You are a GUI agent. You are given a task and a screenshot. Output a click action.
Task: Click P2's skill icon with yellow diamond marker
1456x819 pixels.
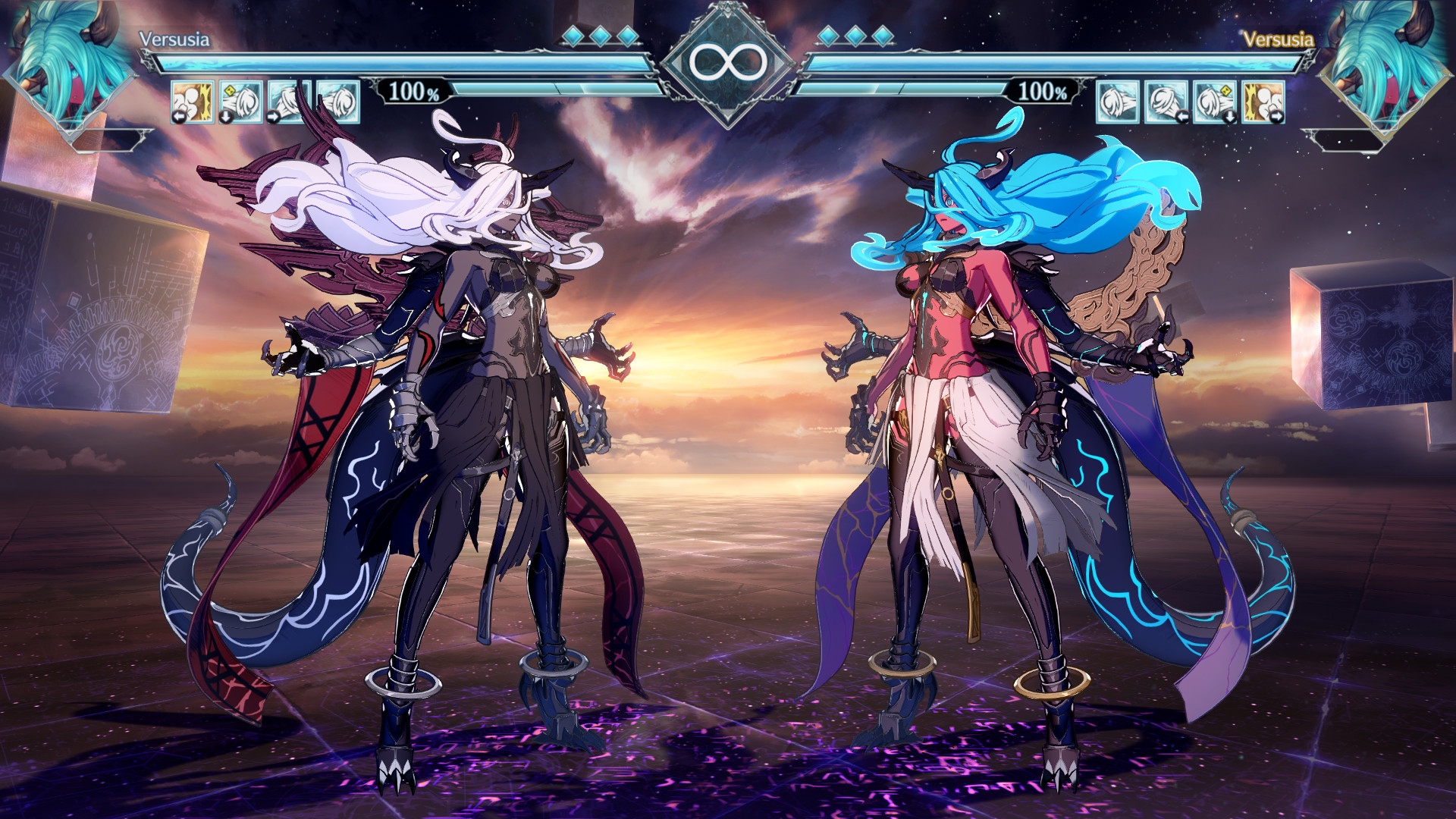1214,102
